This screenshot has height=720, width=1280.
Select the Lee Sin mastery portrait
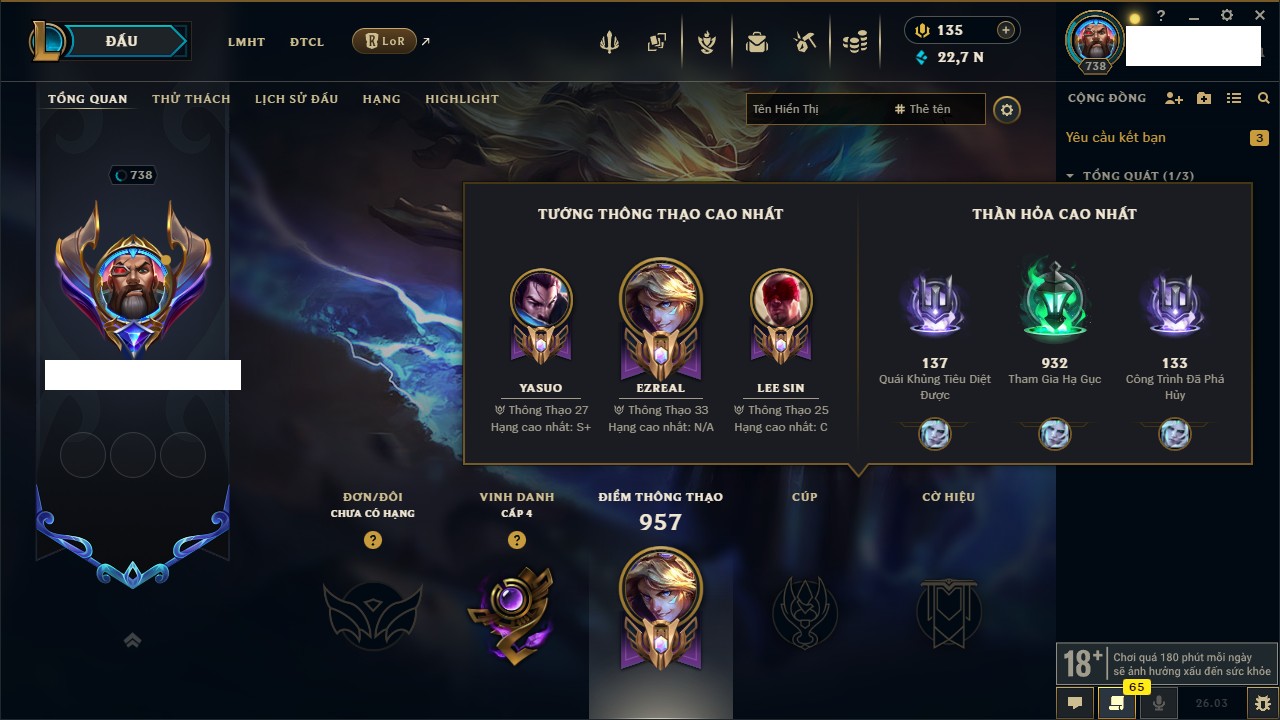click(x=781, y=299)
